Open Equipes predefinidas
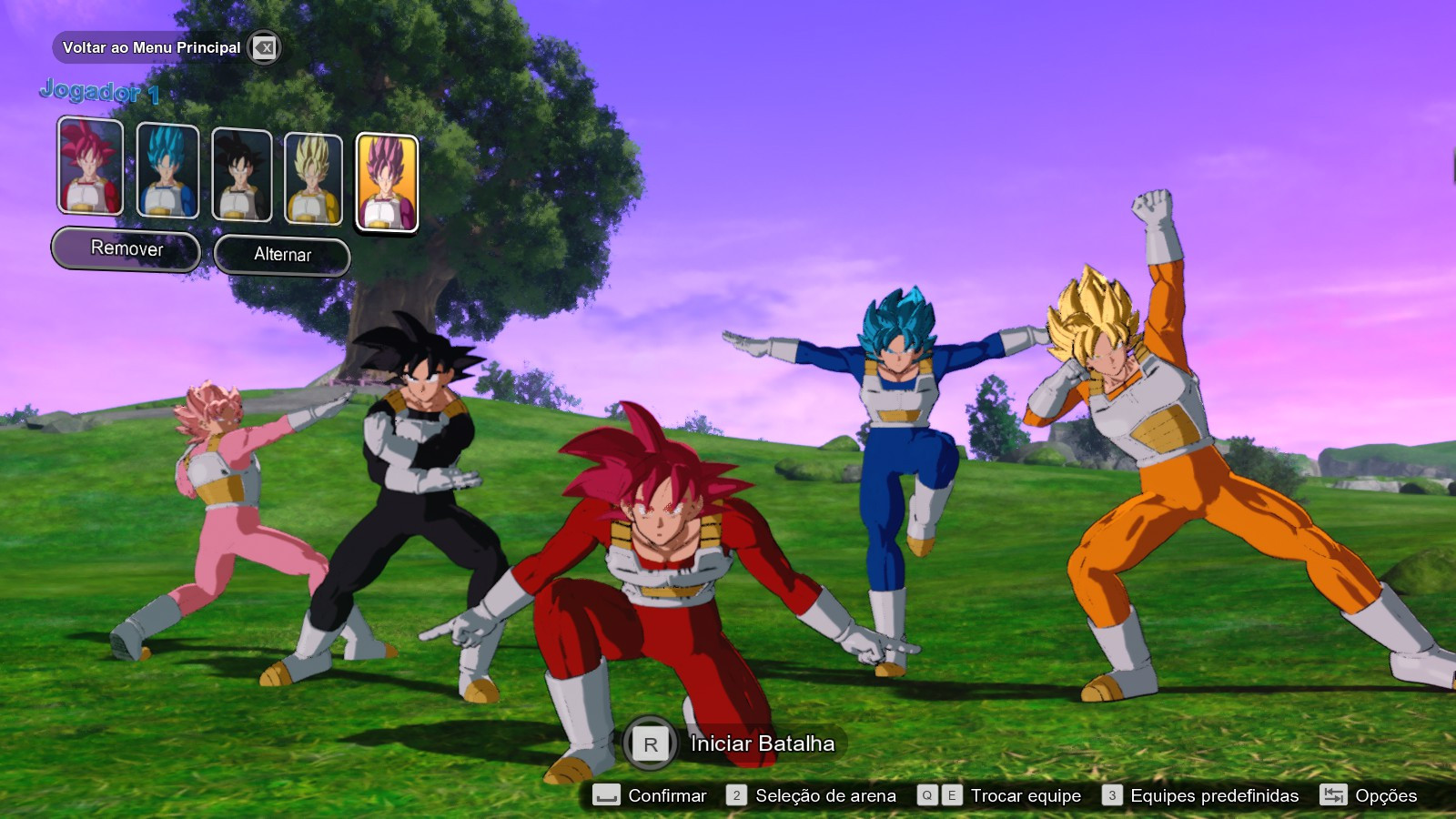The width and height of the screenshot is (1456, 819). tap(1212, 795)
